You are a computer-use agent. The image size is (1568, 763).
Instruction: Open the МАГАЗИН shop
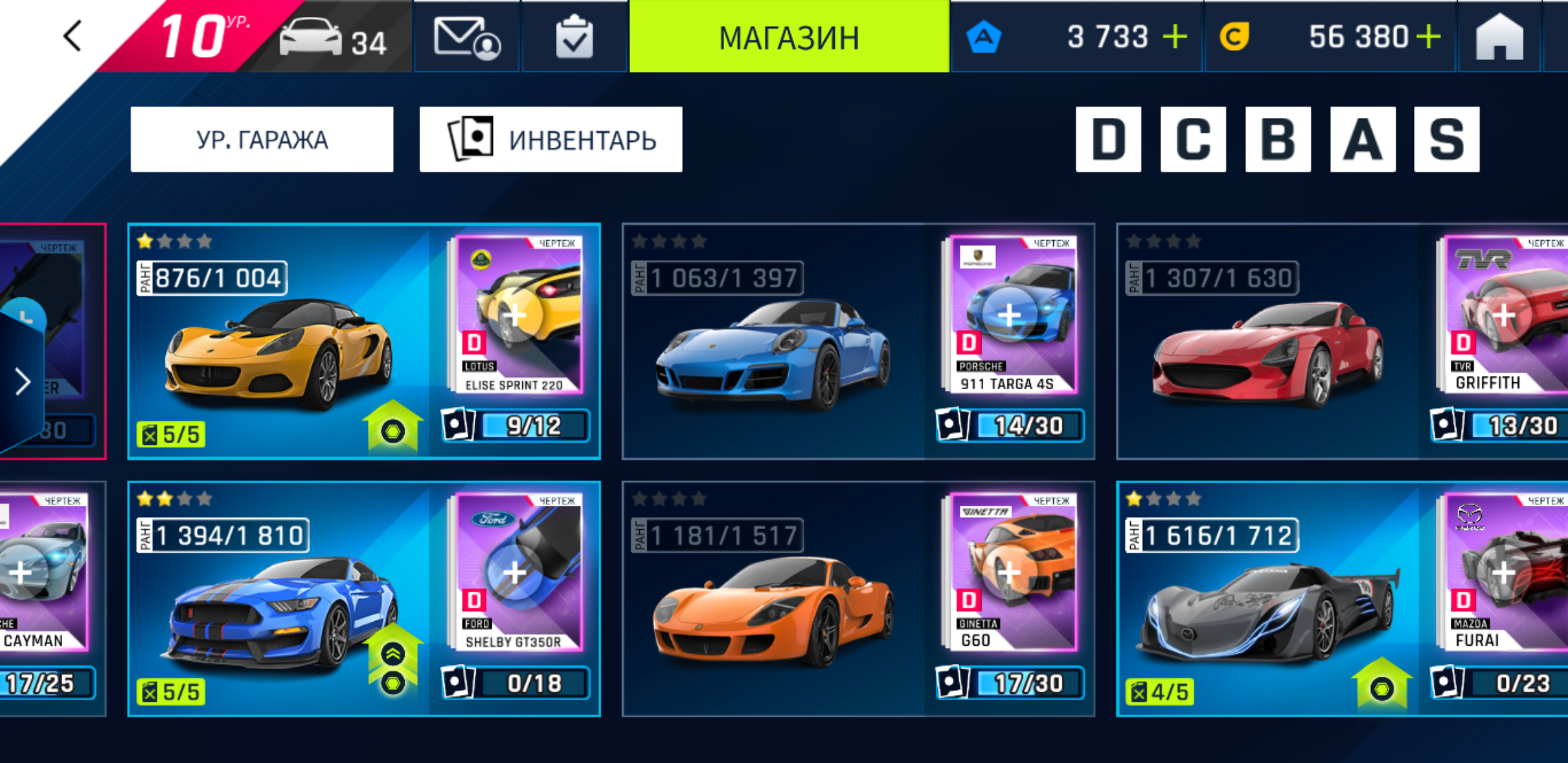789,37
